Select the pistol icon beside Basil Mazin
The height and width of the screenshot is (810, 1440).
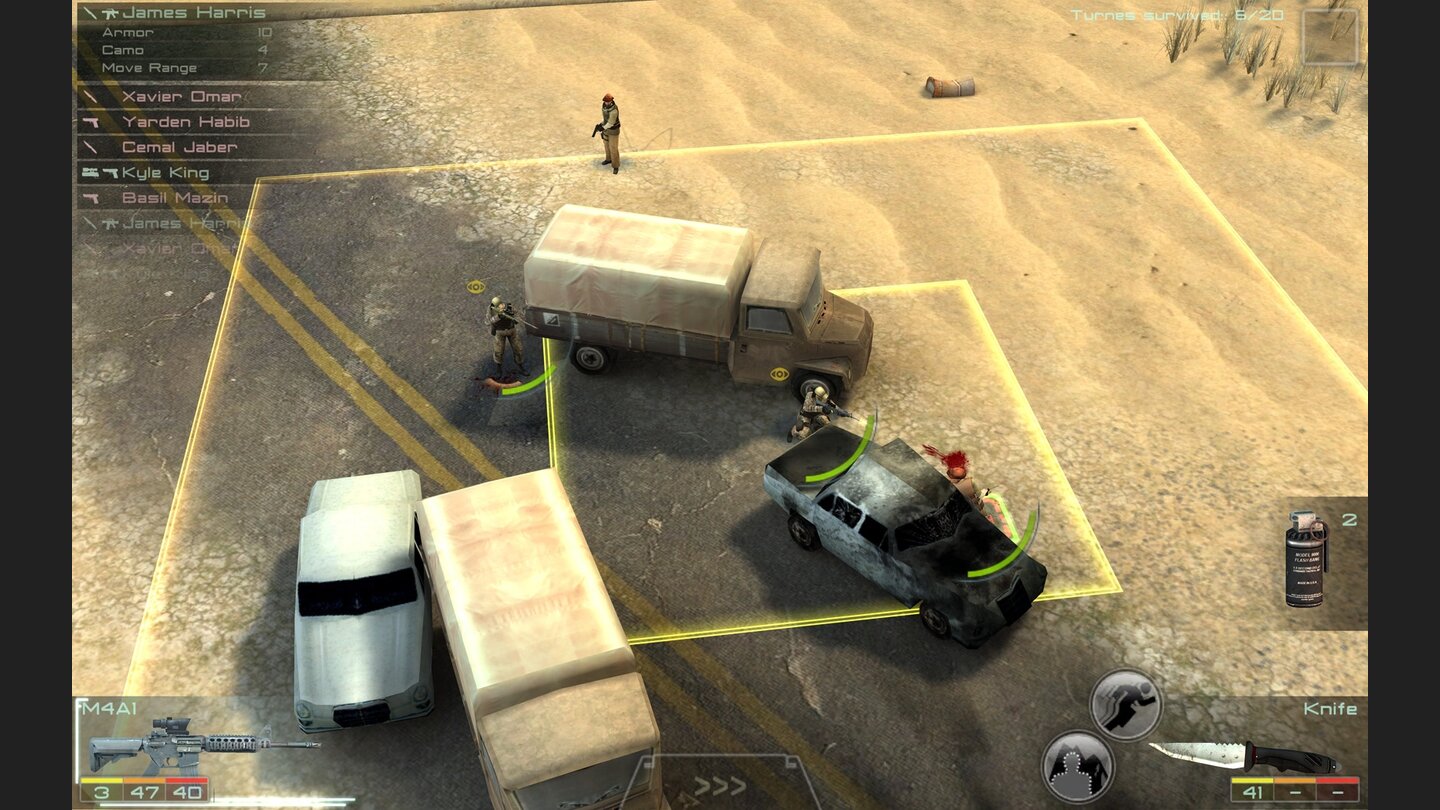[90, 198]
